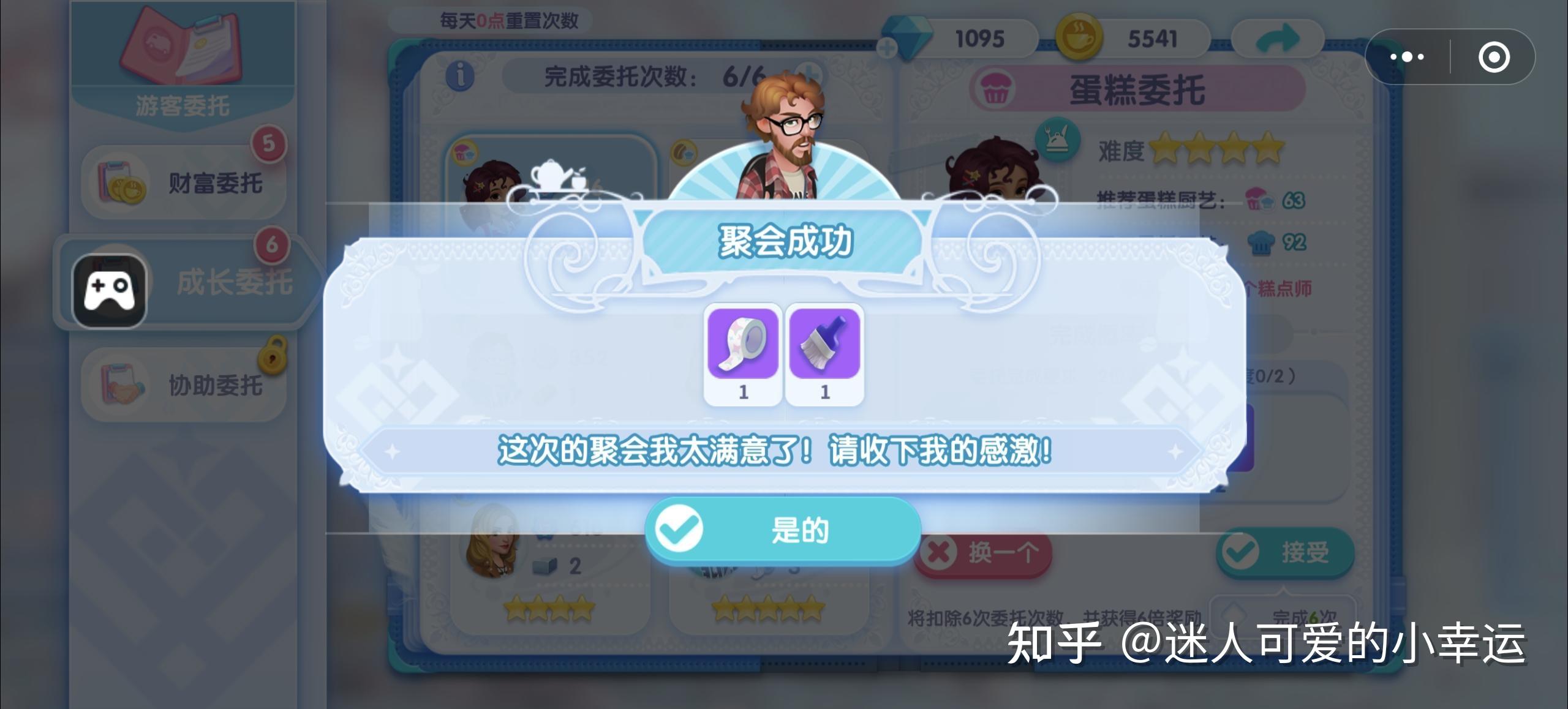The height and width of the screenshot is (709, 1568).
Task: Tap the teal share arrow icon
Action: pos(1277,38)
